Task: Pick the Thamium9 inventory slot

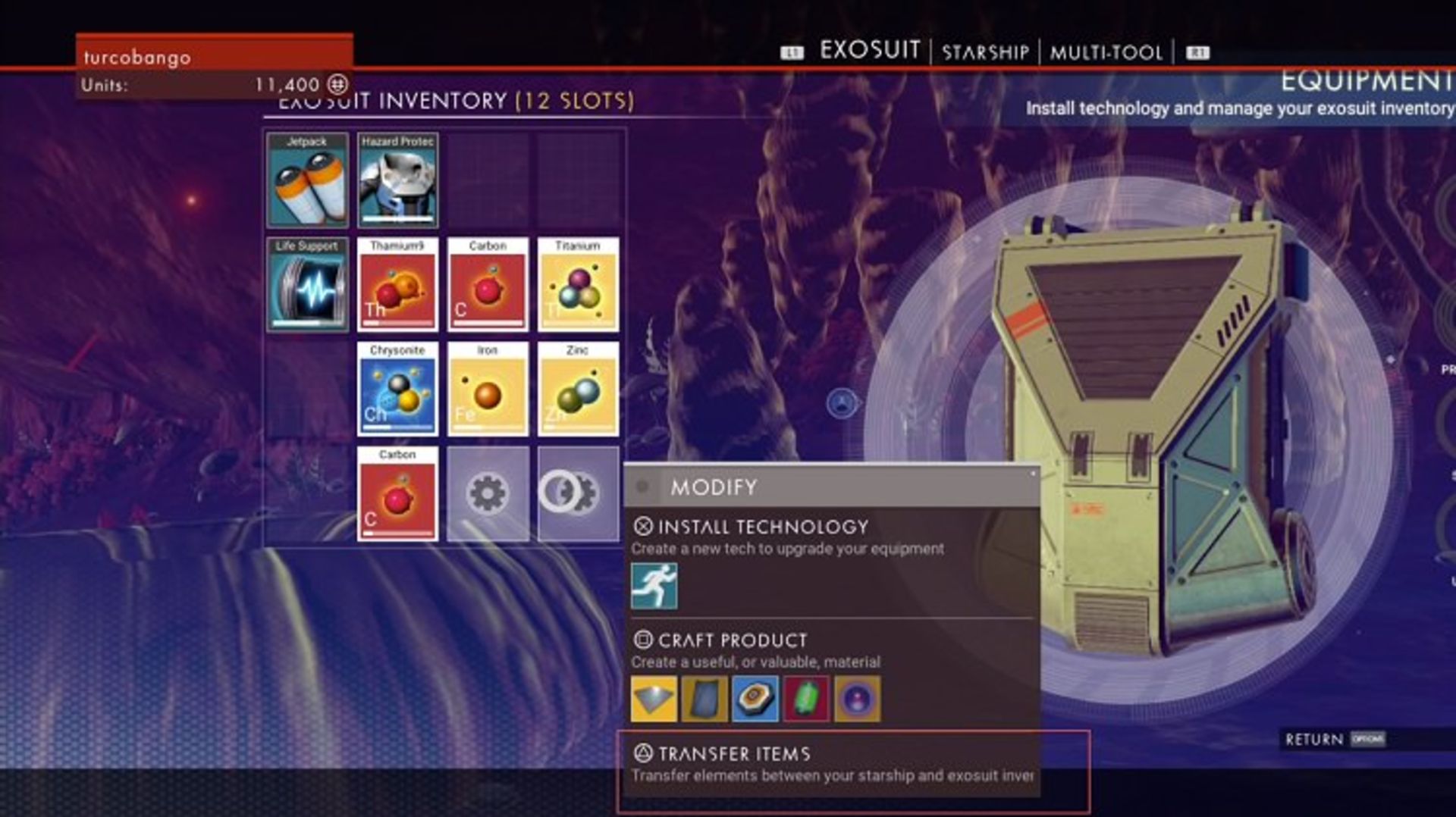Action: pyautogui.click(x=397, y=285)
